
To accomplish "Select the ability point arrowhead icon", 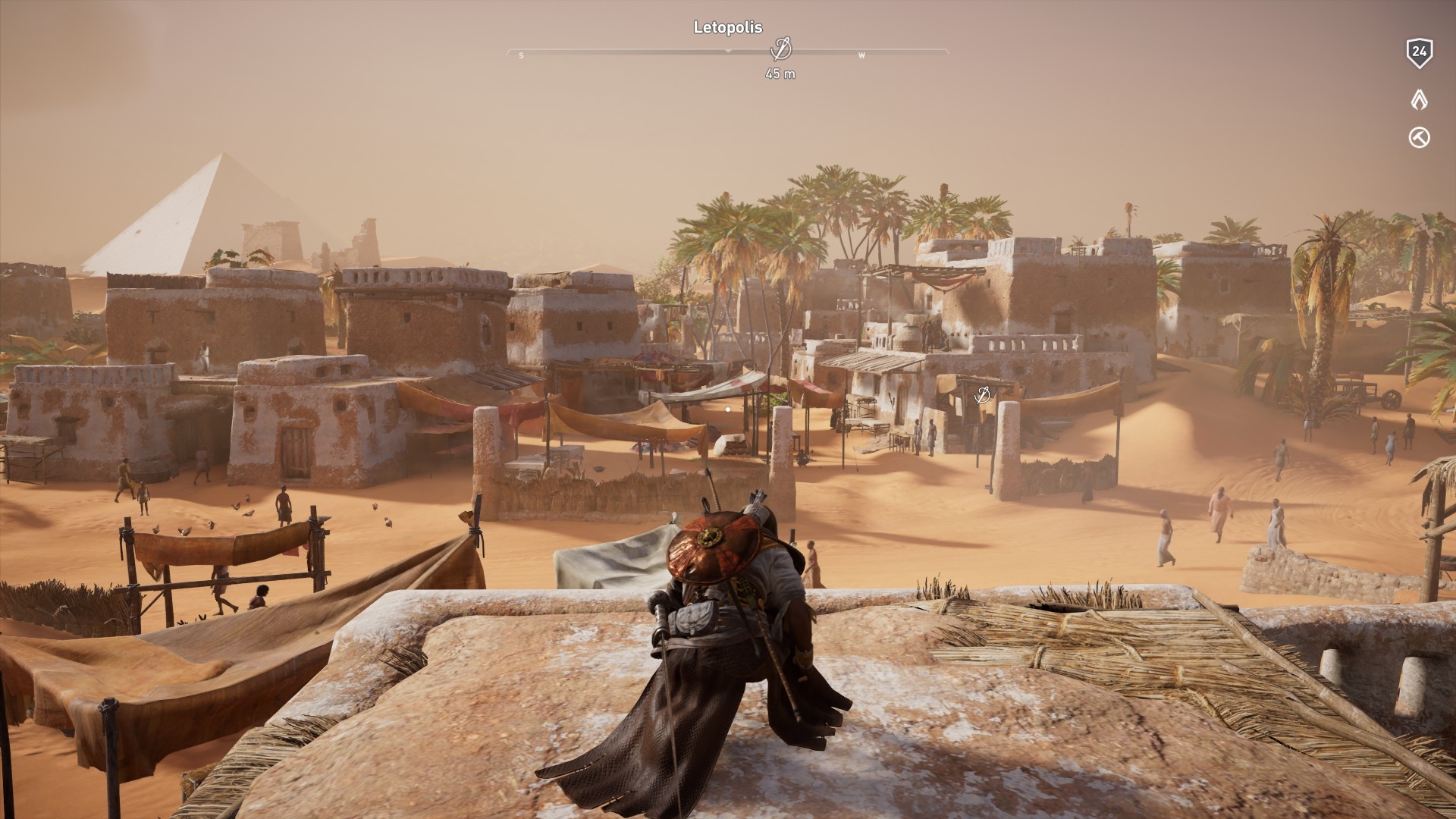I will 1419,99.
